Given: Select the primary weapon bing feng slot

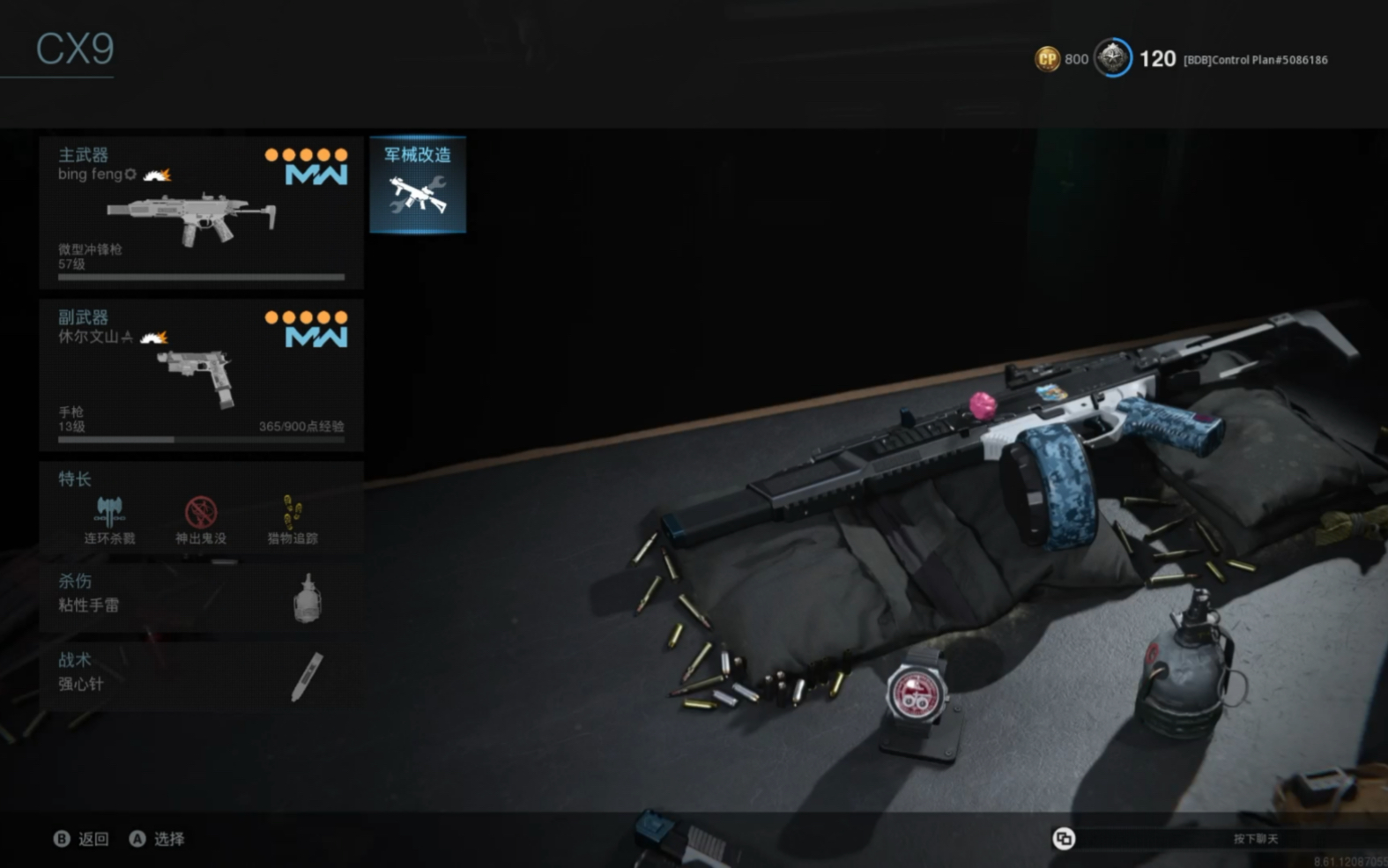Looking at the screenshot, I should (201, 212).
